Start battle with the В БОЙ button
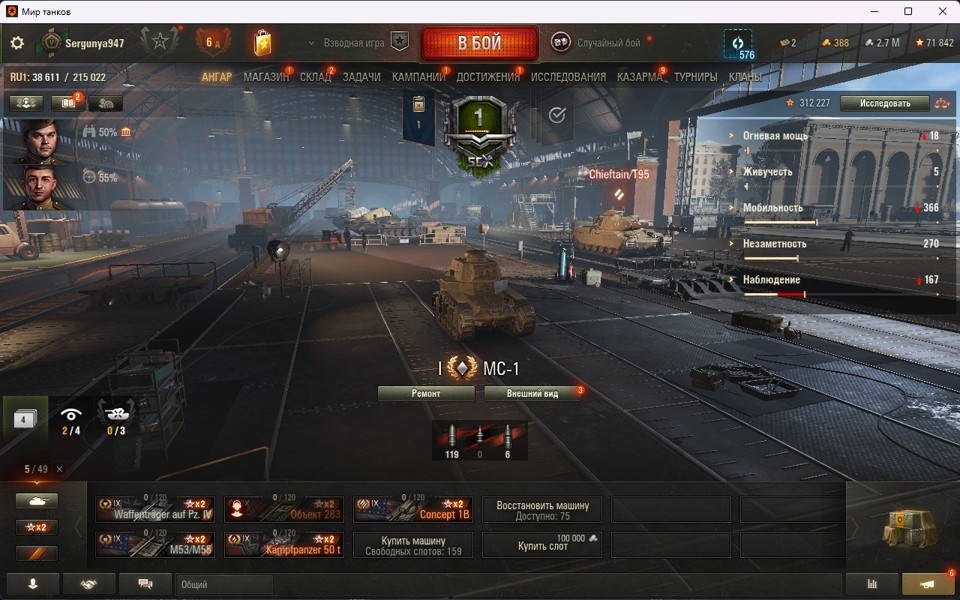This screenshot has height=600, width=960. click(480, 43)
